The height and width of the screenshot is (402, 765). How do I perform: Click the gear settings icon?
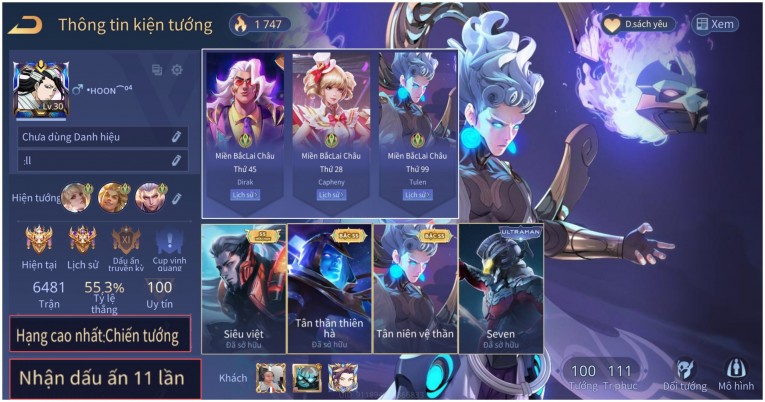point(177,70)
